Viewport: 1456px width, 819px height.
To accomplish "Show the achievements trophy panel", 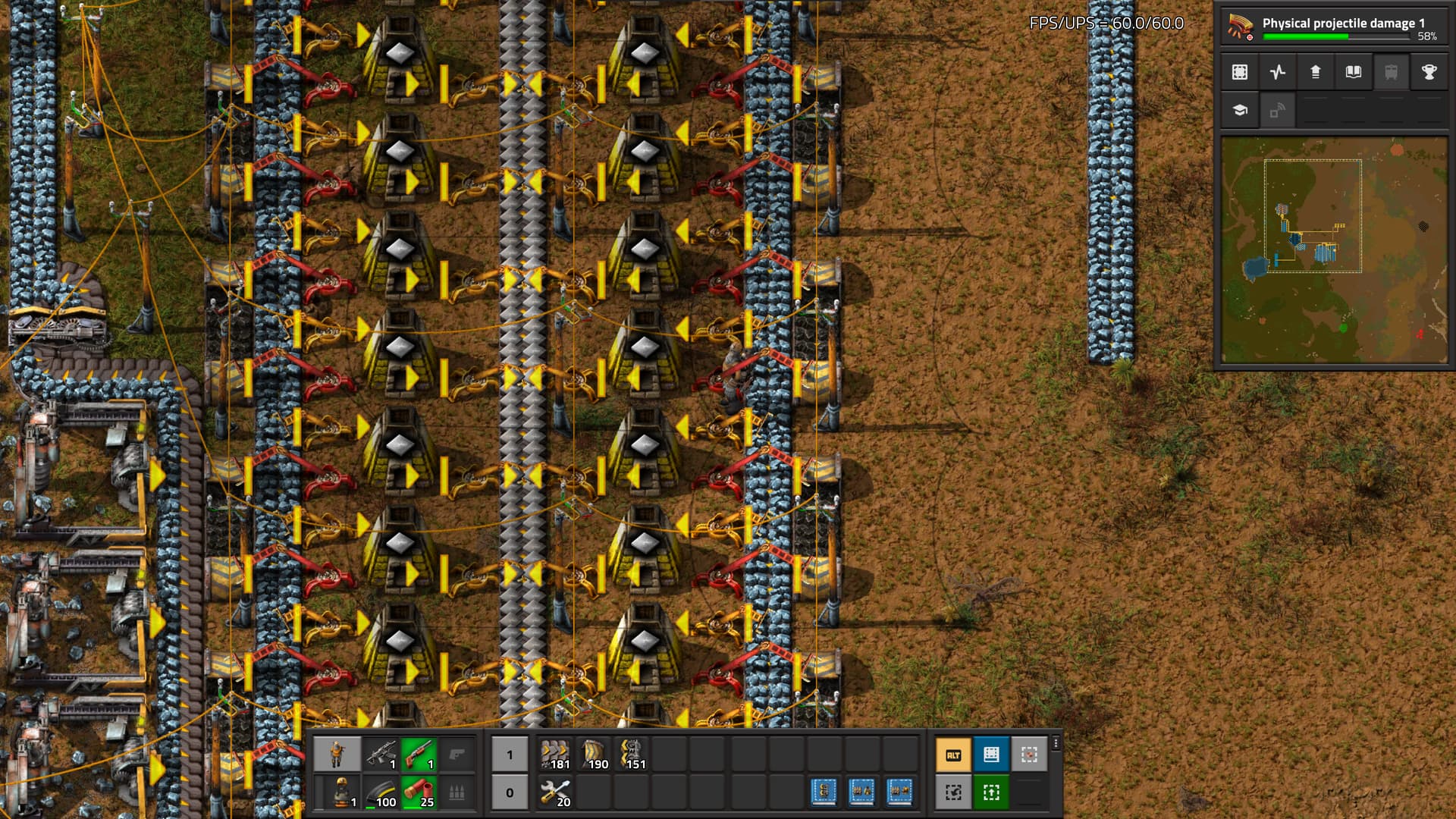I will [1429, 72].
